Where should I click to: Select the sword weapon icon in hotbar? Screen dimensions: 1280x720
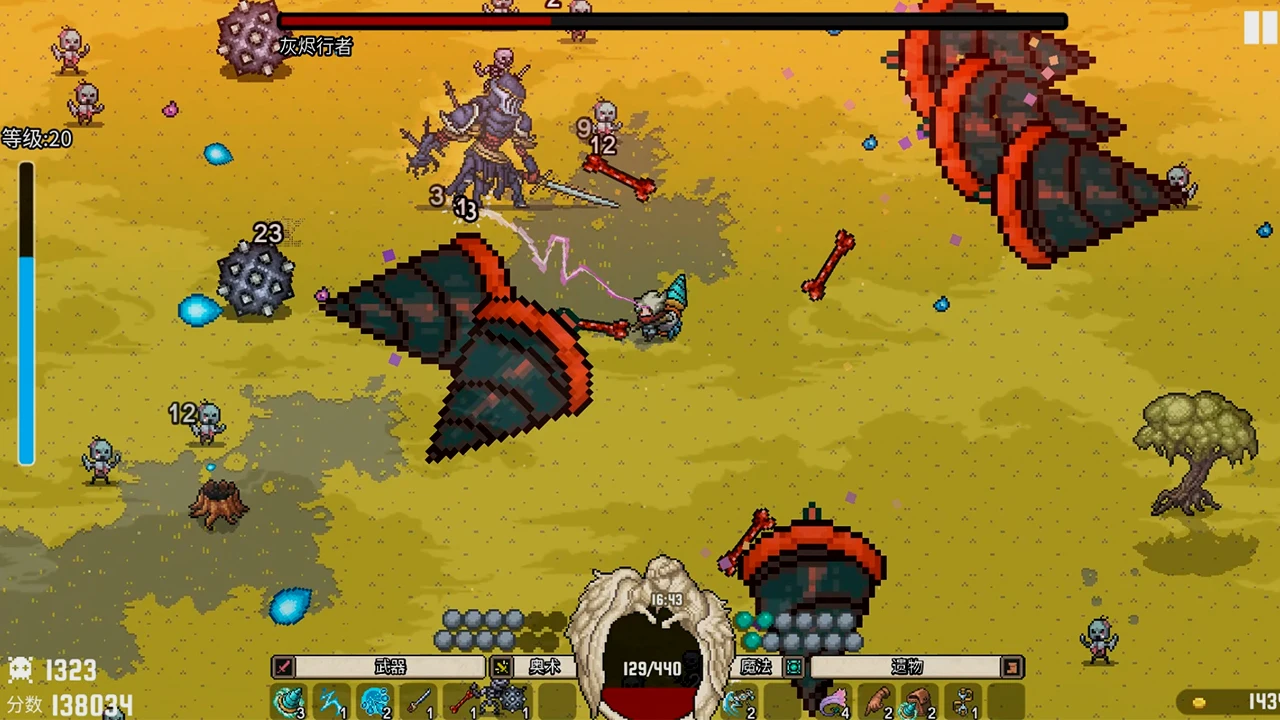pyautogui.click(x=418, y=700)
